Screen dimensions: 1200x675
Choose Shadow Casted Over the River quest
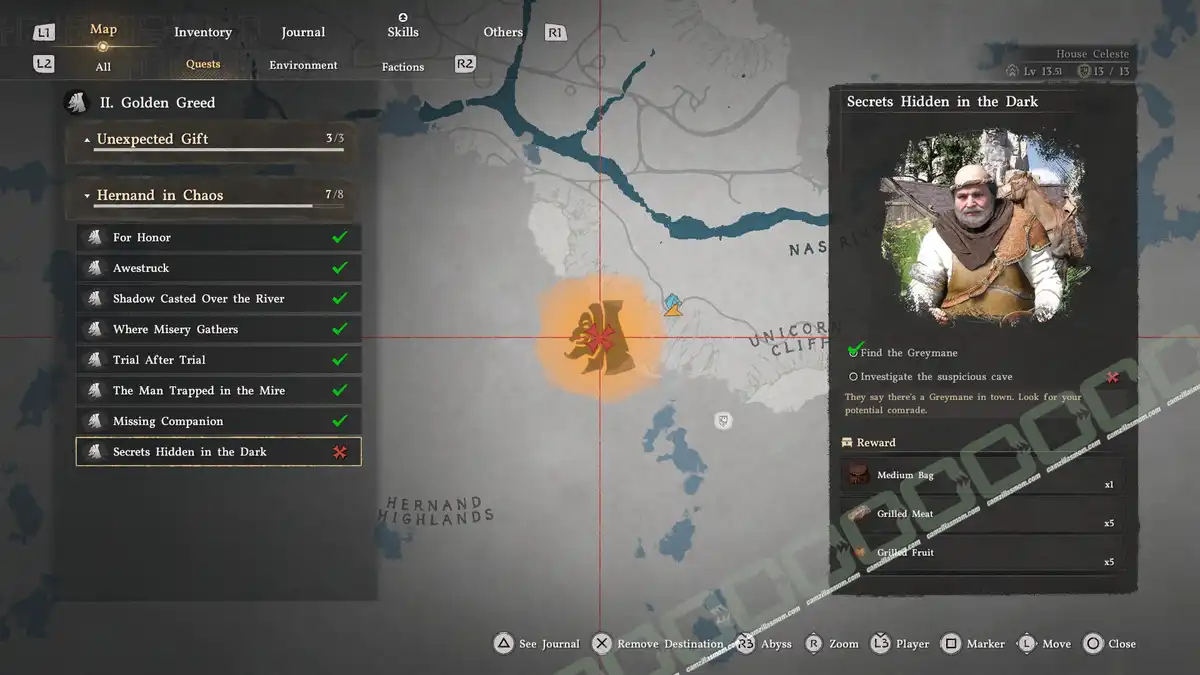[218, 299]
